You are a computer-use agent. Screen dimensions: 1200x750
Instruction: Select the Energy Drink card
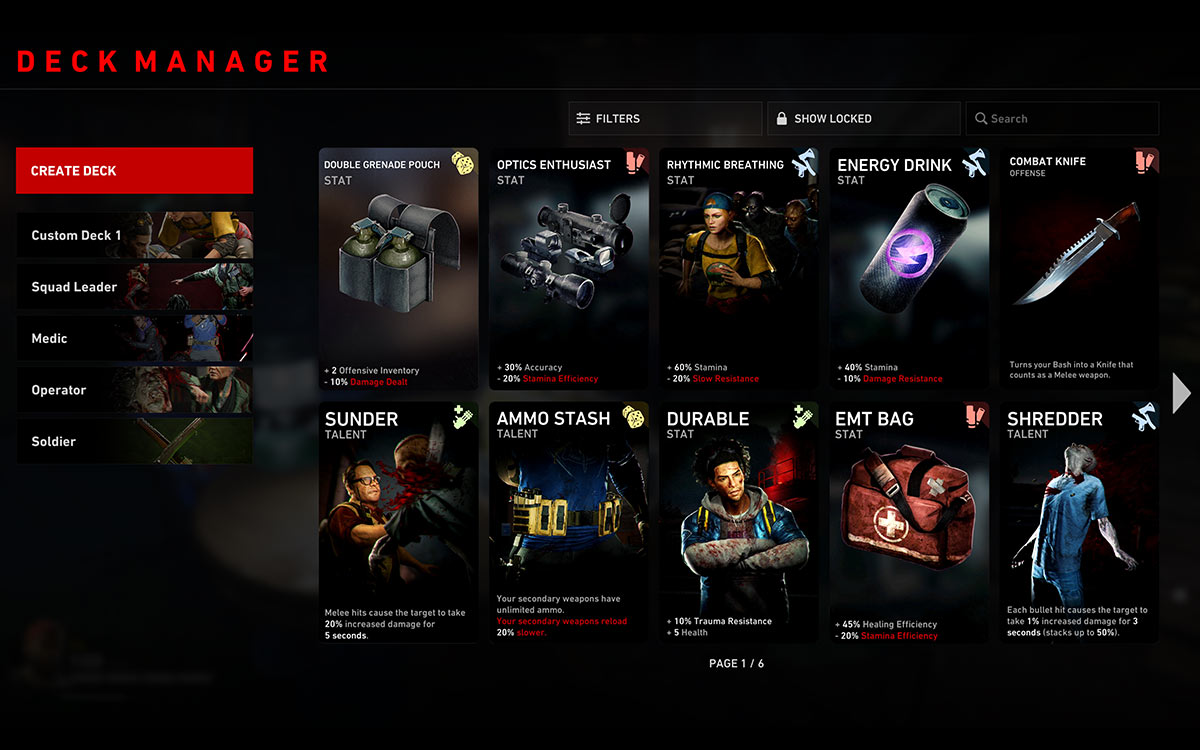(x=908, y=269)
